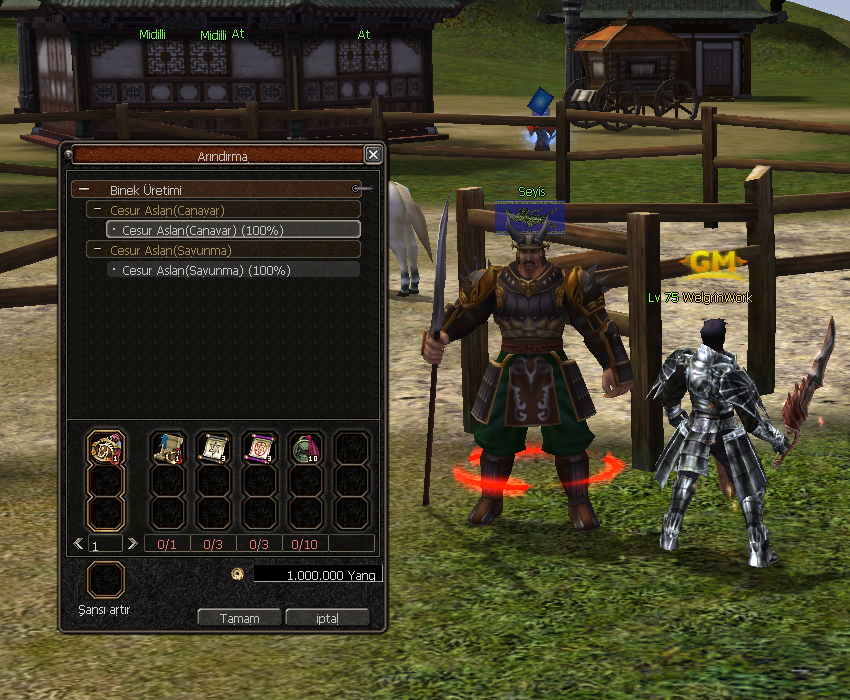The width and height of the screenshot is (850, 700).
Task: Select the green pouch material slot
Action: click(x=306, y=448)
